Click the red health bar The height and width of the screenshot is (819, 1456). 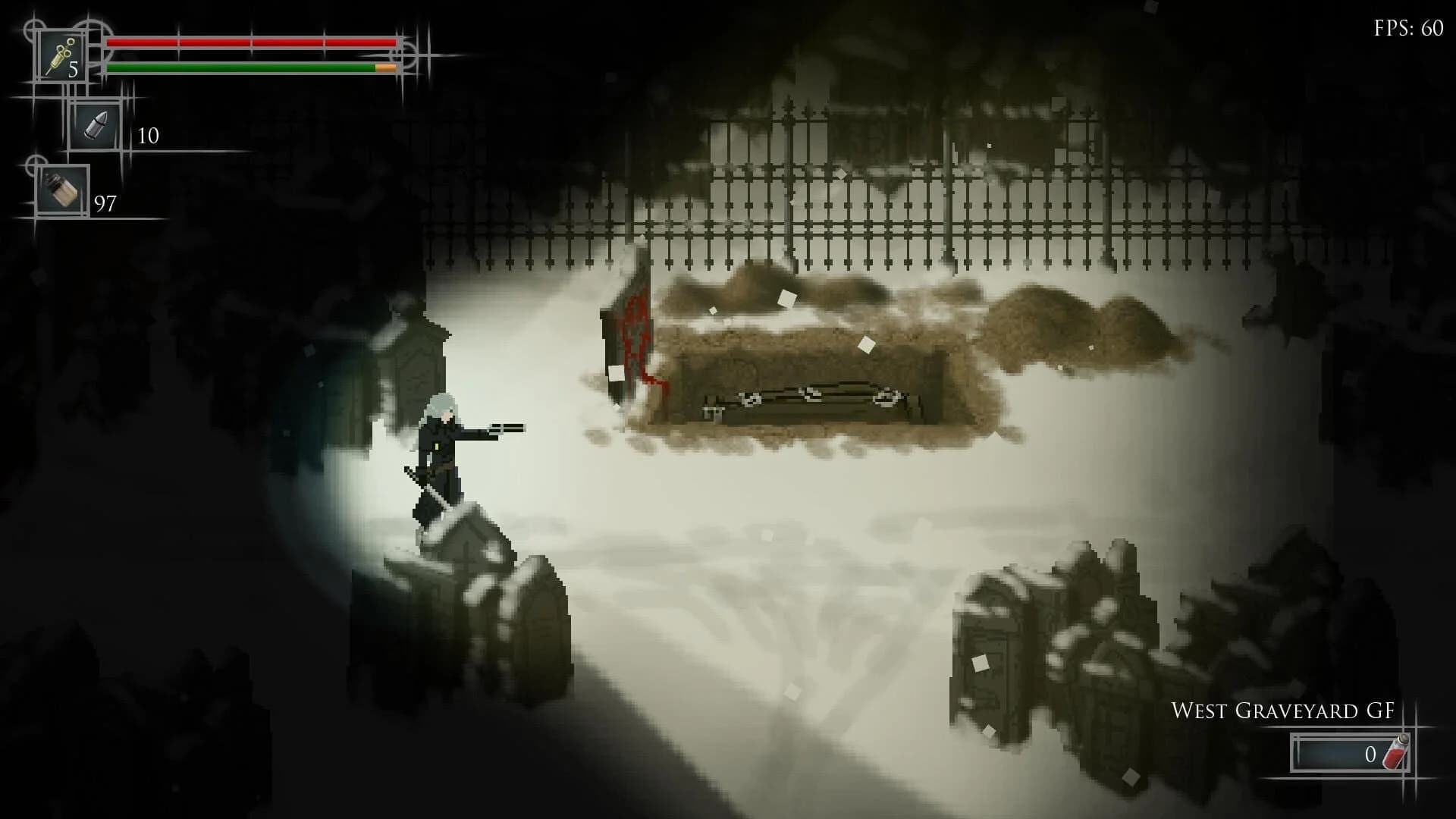[x=250, y=42]
